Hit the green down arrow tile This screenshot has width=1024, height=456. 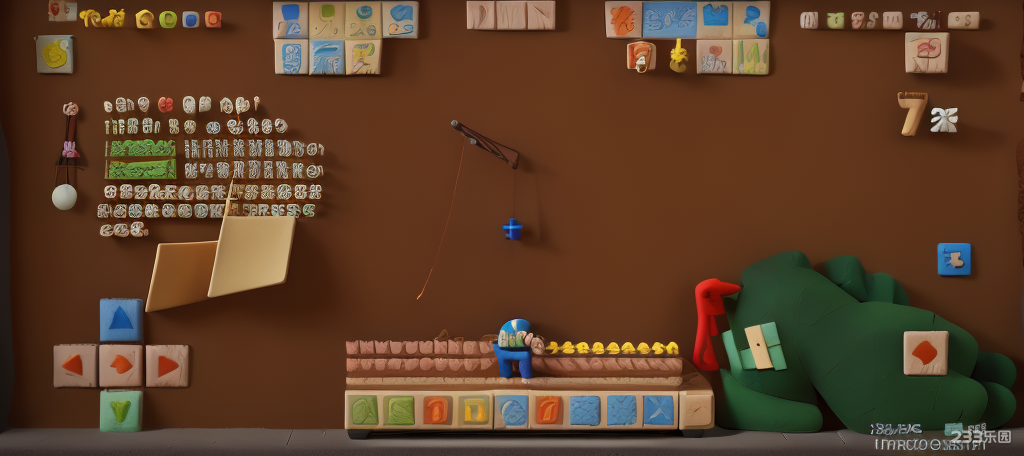pyautogui.click(x=121, y=410)
